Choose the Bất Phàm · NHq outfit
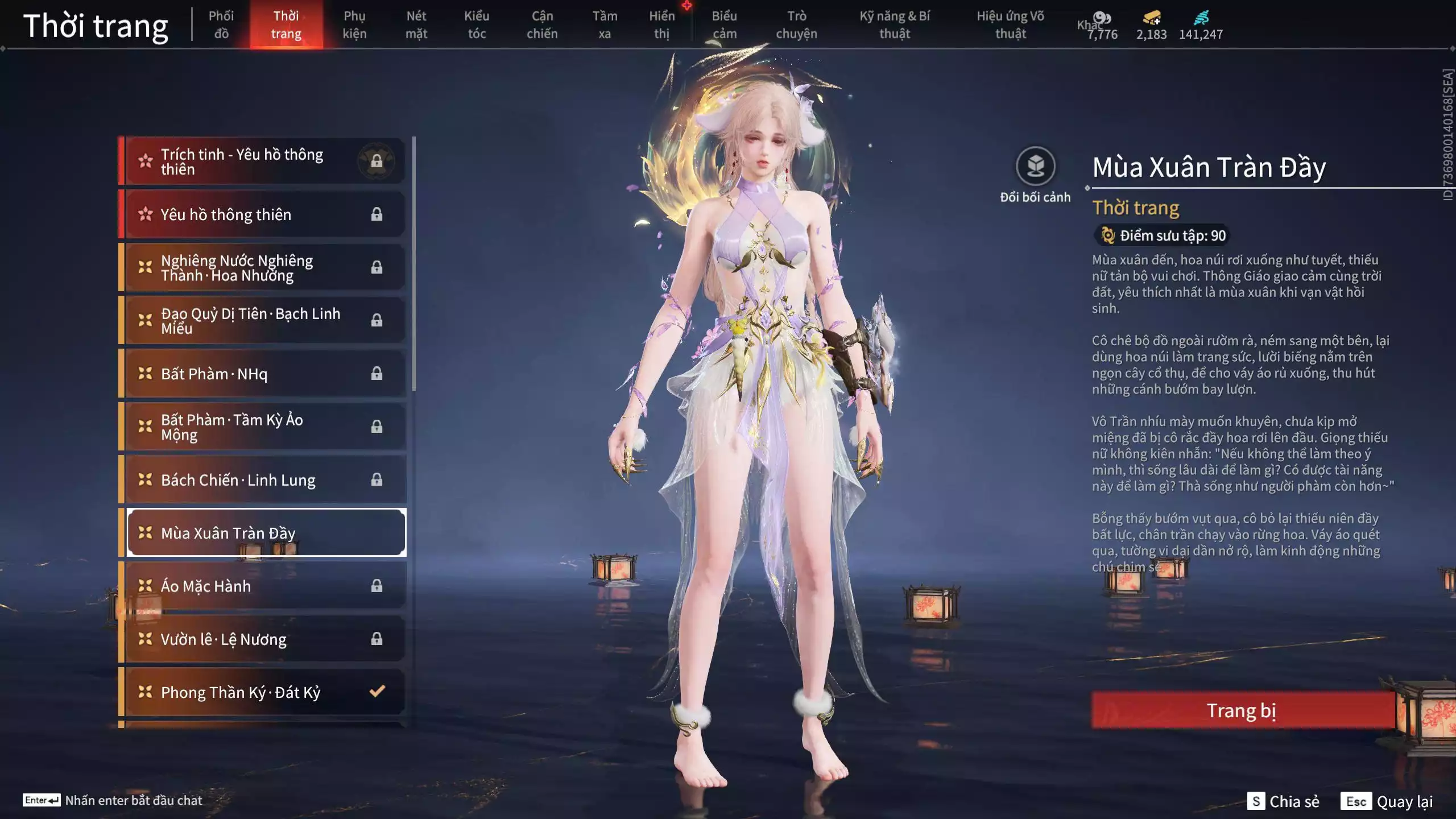This screenshot has height=819, width=1456. [x=264, y=374]
